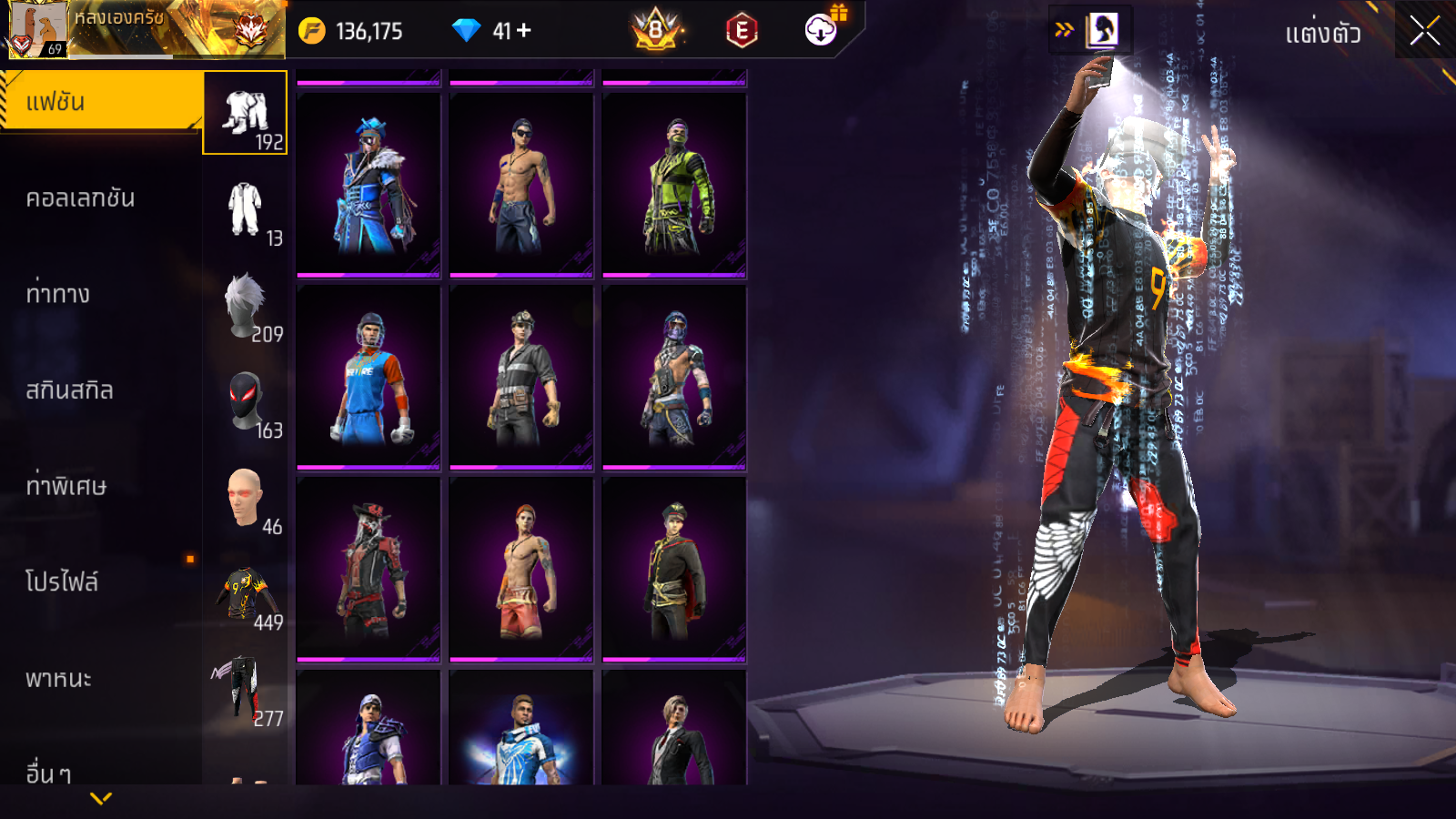Select the แฟชั่น category tab

click(100, 102)
